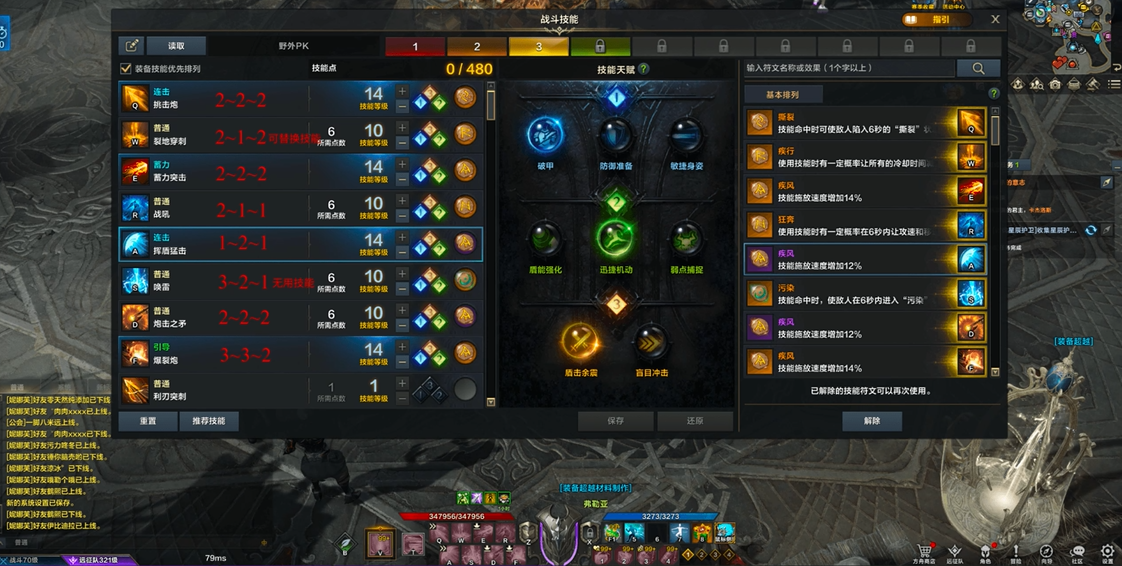Click the 重置 reset button

click(x=148, y=421)
